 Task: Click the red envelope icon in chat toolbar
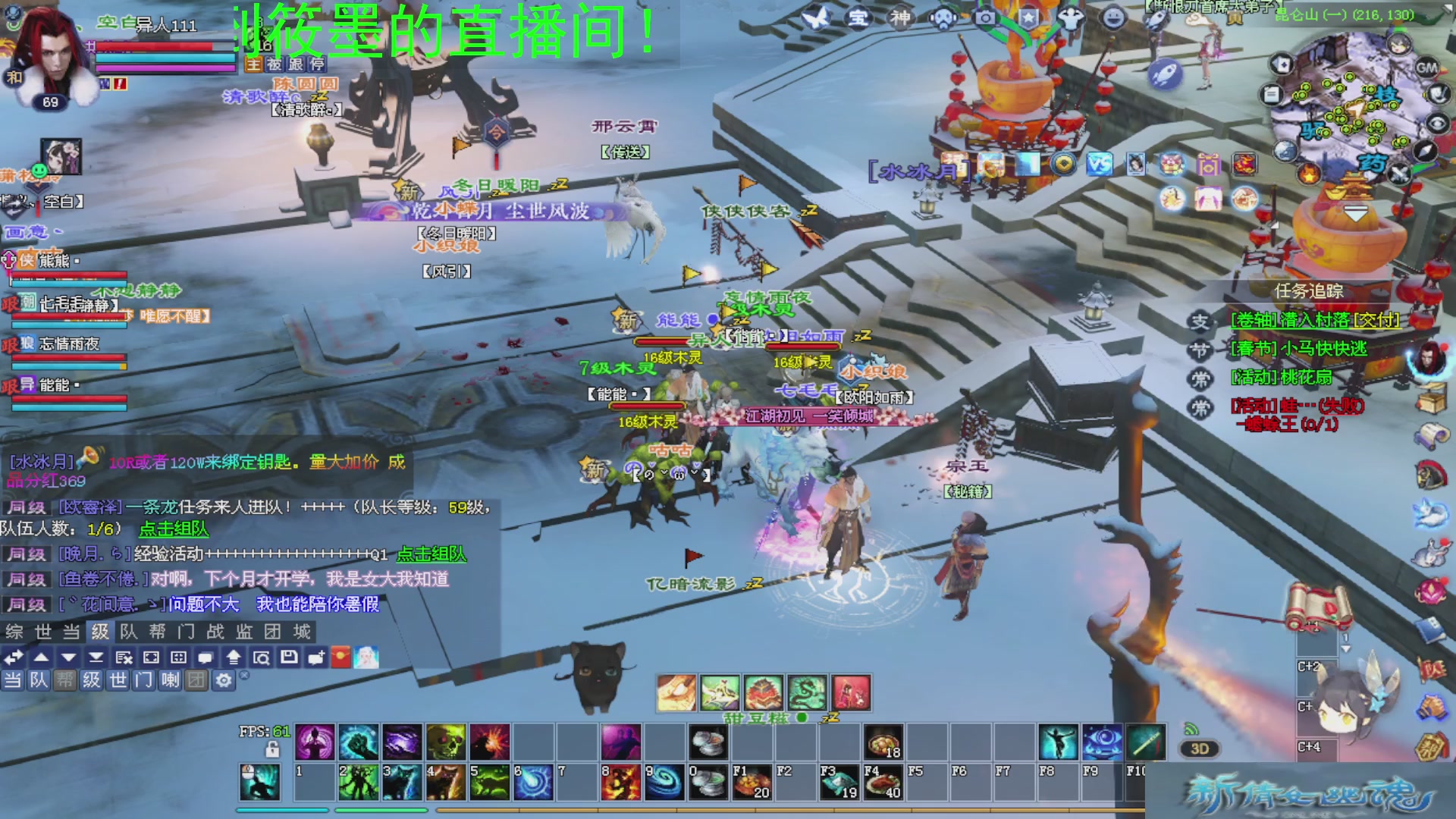pyautogui.click(x=341, y=657)
